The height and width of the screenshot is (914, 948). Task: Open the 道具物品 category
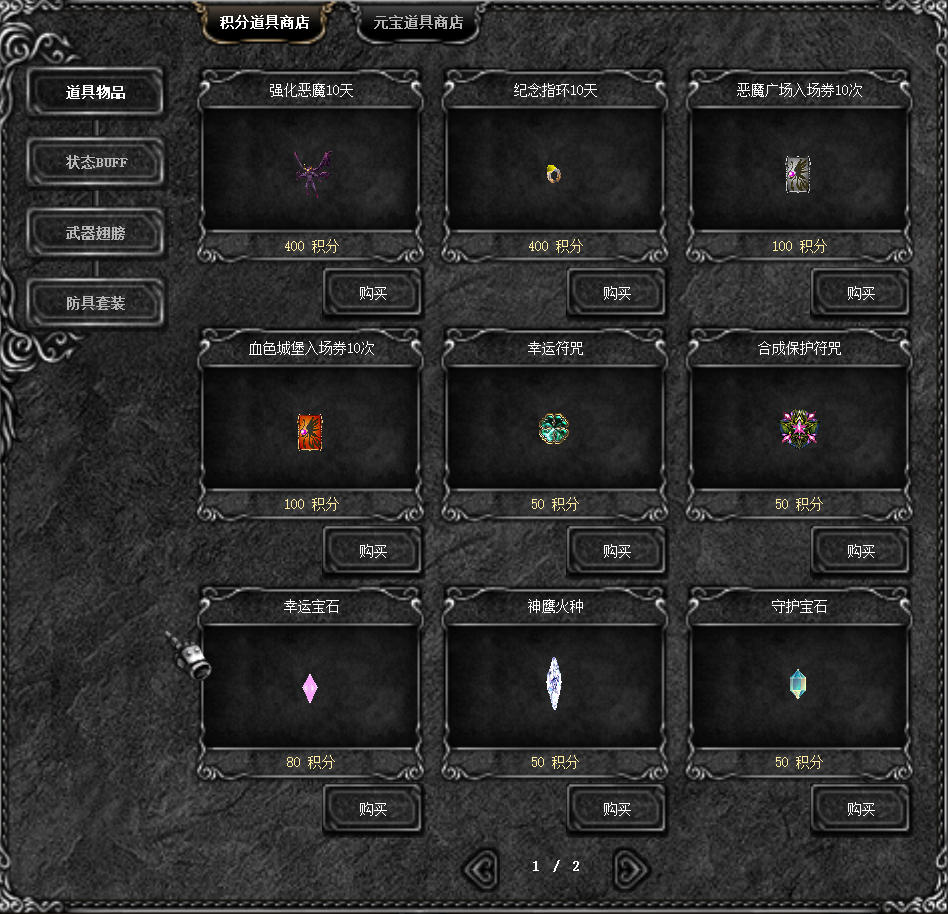pos(96,93)
